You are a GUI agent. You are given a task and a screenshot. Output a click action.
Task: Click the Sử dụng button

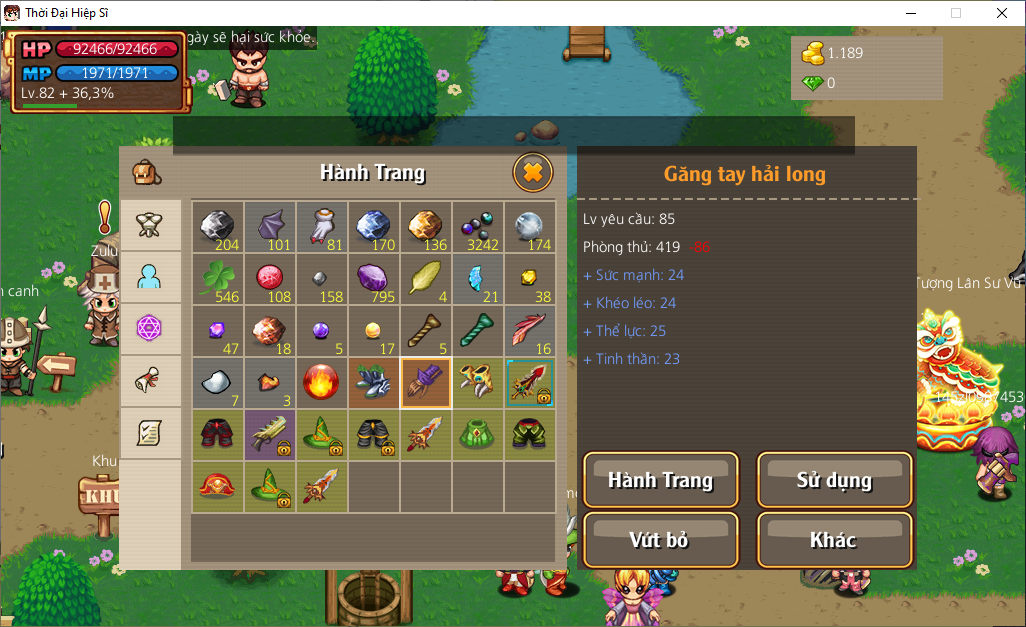click(x=834, y=480)
